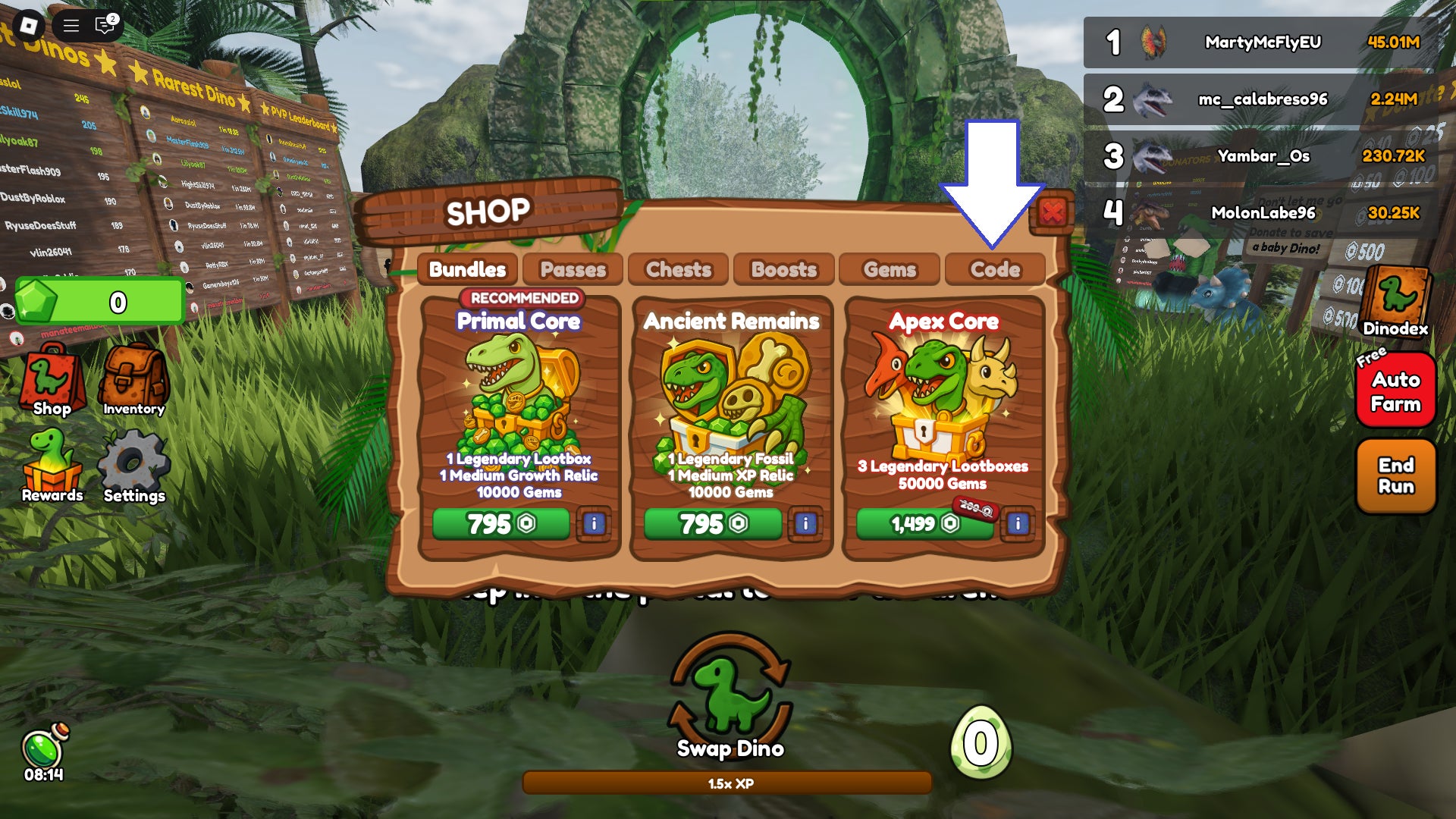Buy Apex Core for 1,499 Robux
1456x819 pixels.
point(924,523)
